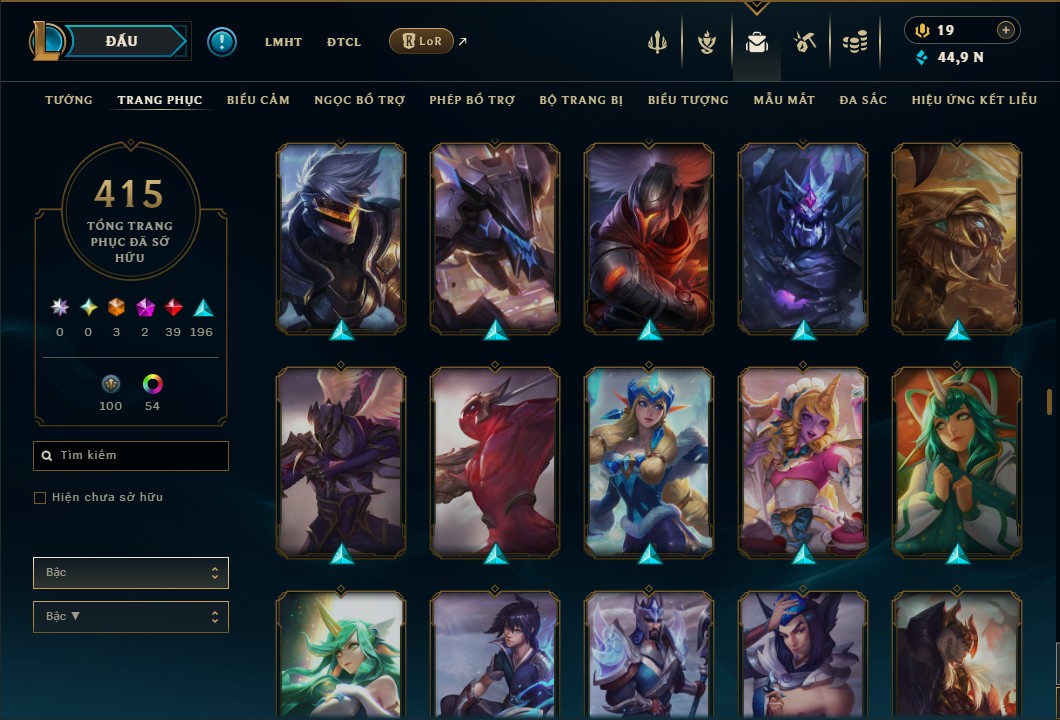Switch to the MẪU MẮT tab

(784, 100)
